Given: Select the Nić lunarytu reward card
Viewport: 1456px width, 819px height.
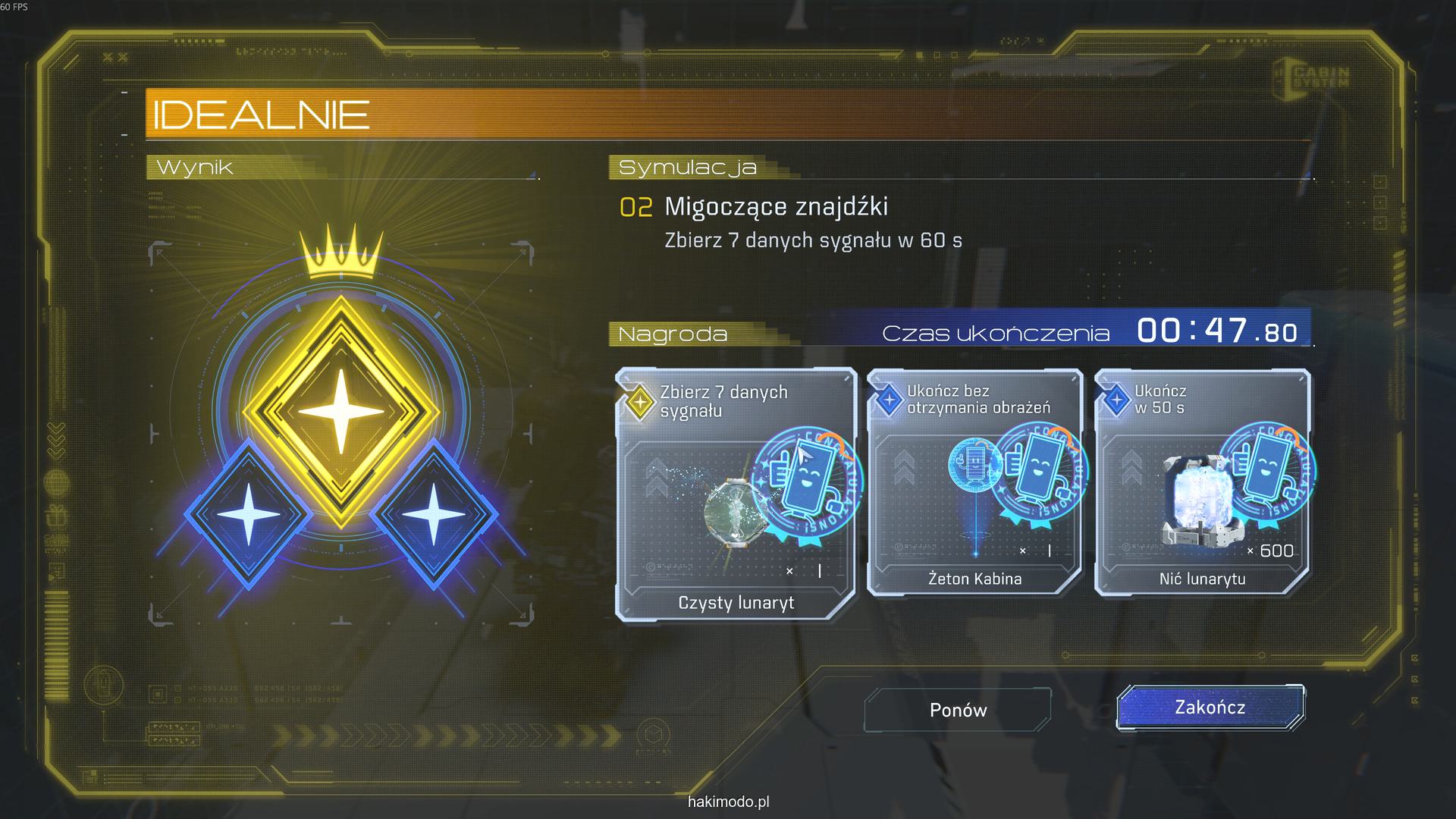Looking at the screenshot, I should [x=1202, y=483].
